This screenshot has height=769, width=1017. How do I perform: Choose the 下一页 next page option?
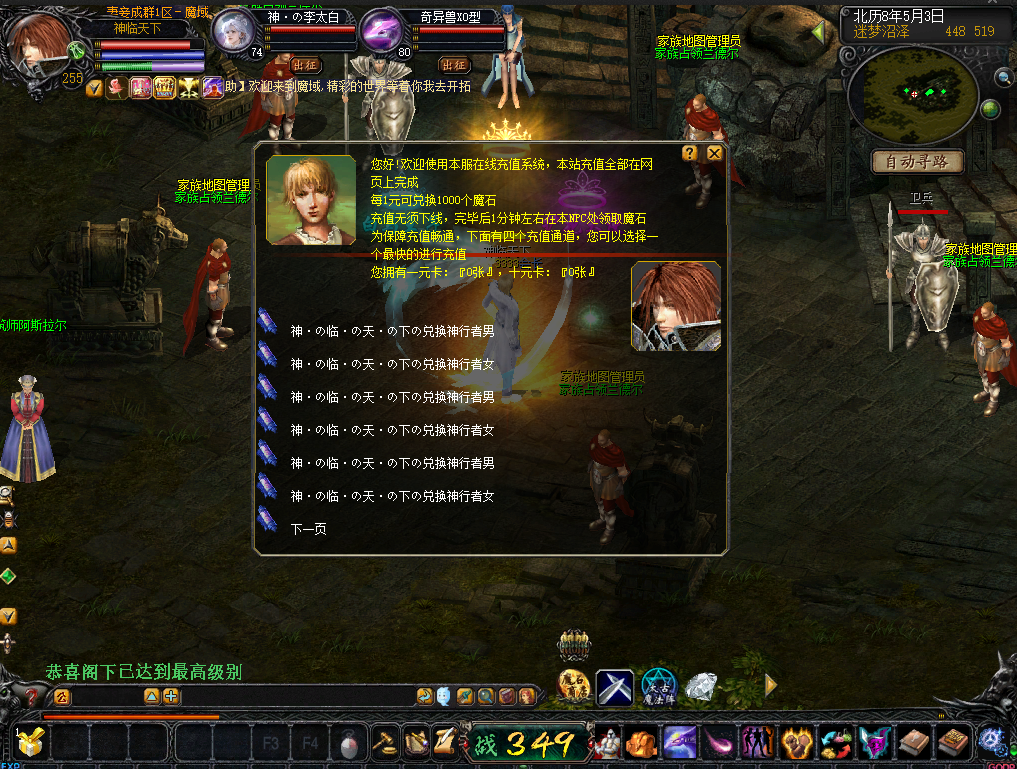coord(308,528)
